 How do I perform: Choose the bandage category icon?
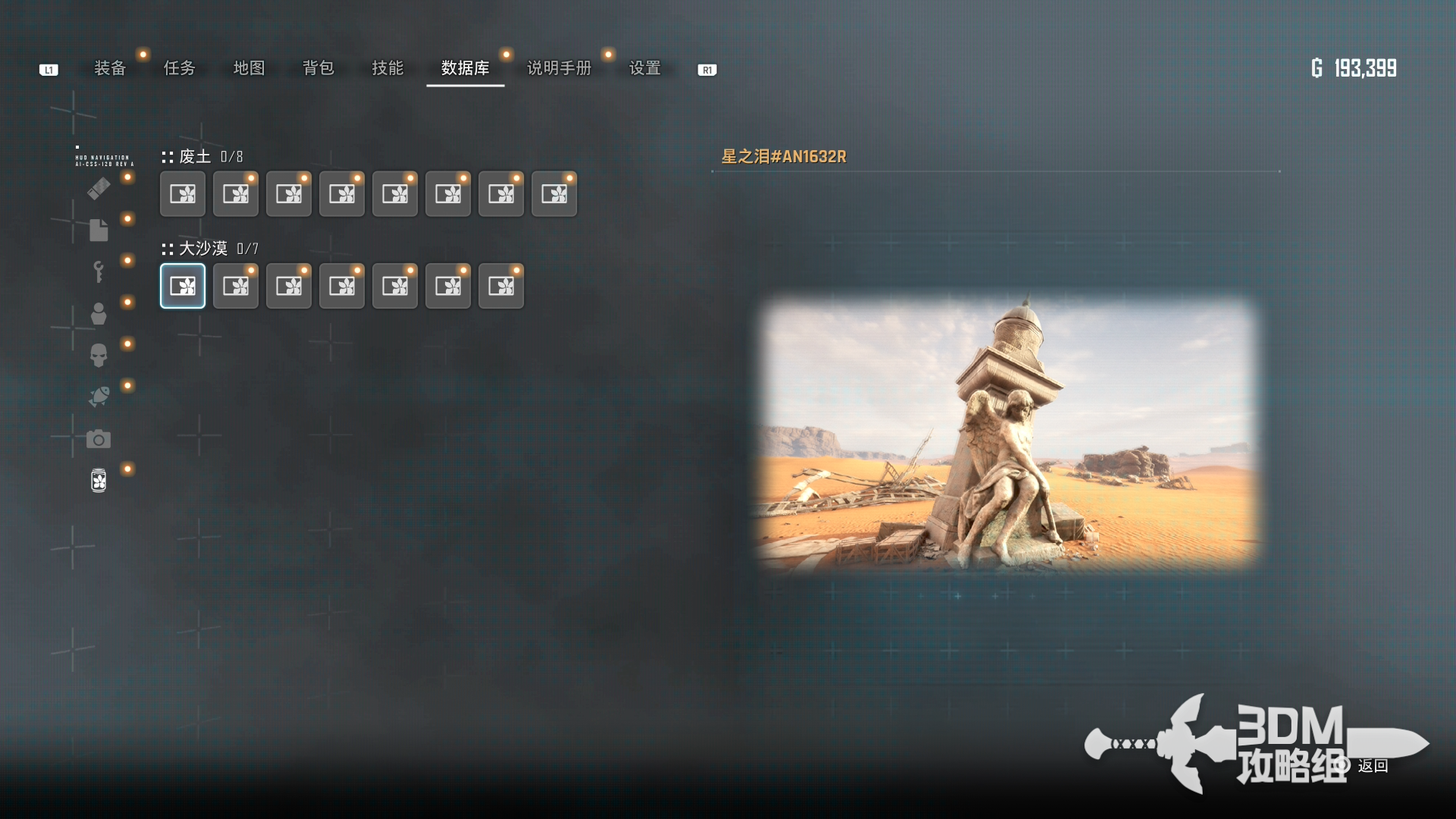[99, 188]
